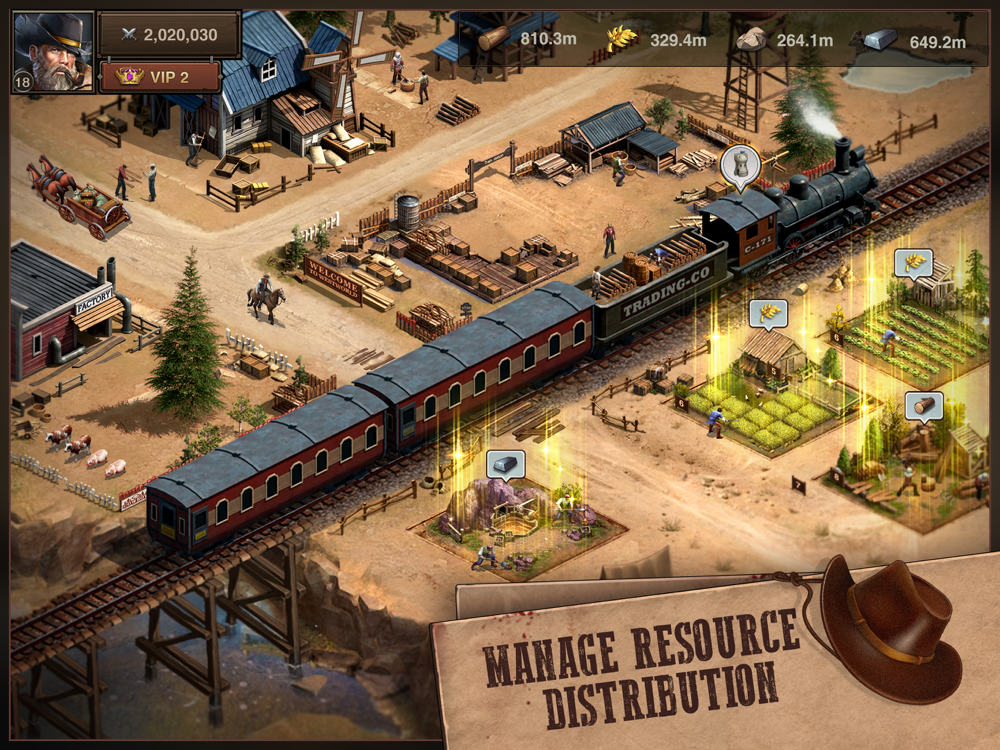
Task: Collect the silver bar bubble over the mine
Action: pyautogui.click(x=505, y=464)
